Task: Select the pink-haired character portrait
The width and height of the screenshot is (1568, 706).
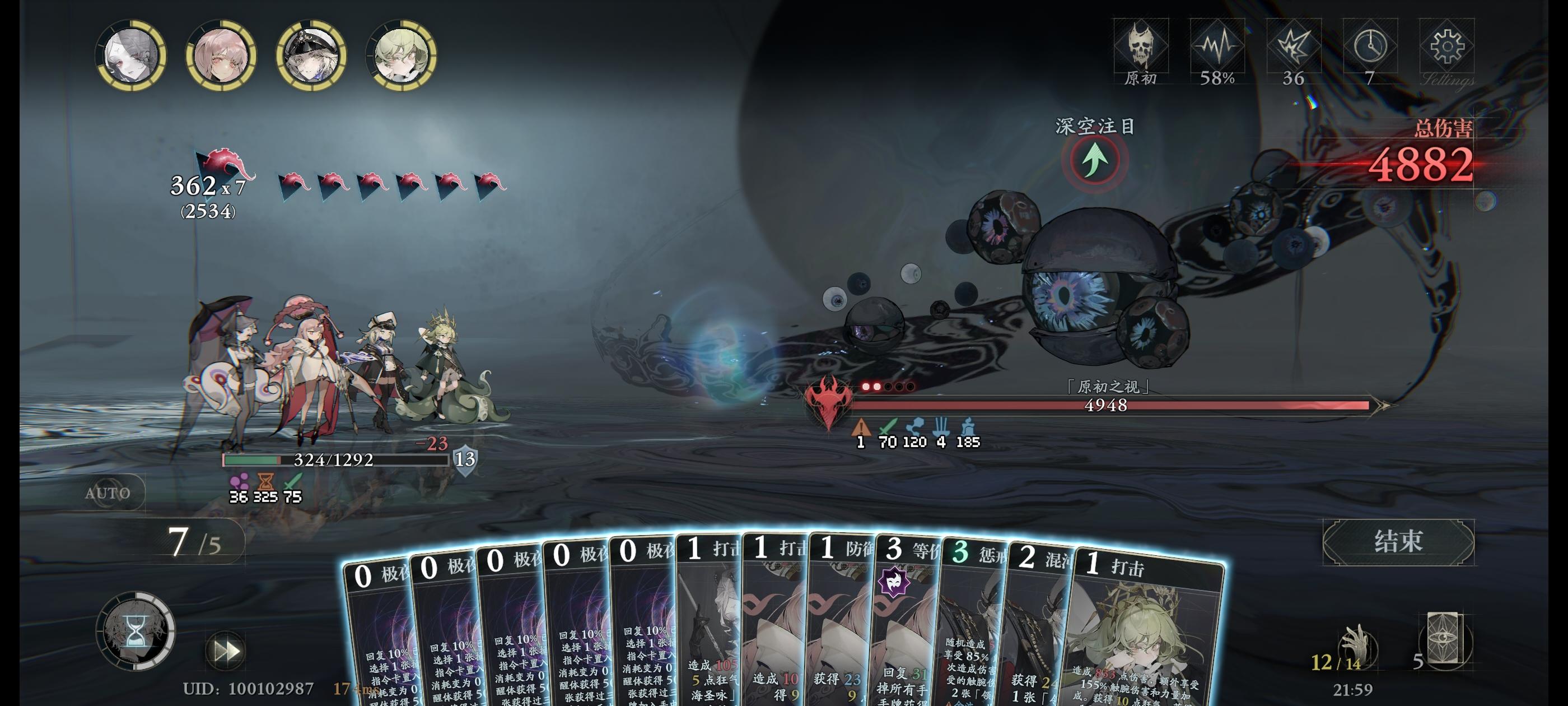Action: [x=221, y=56]
